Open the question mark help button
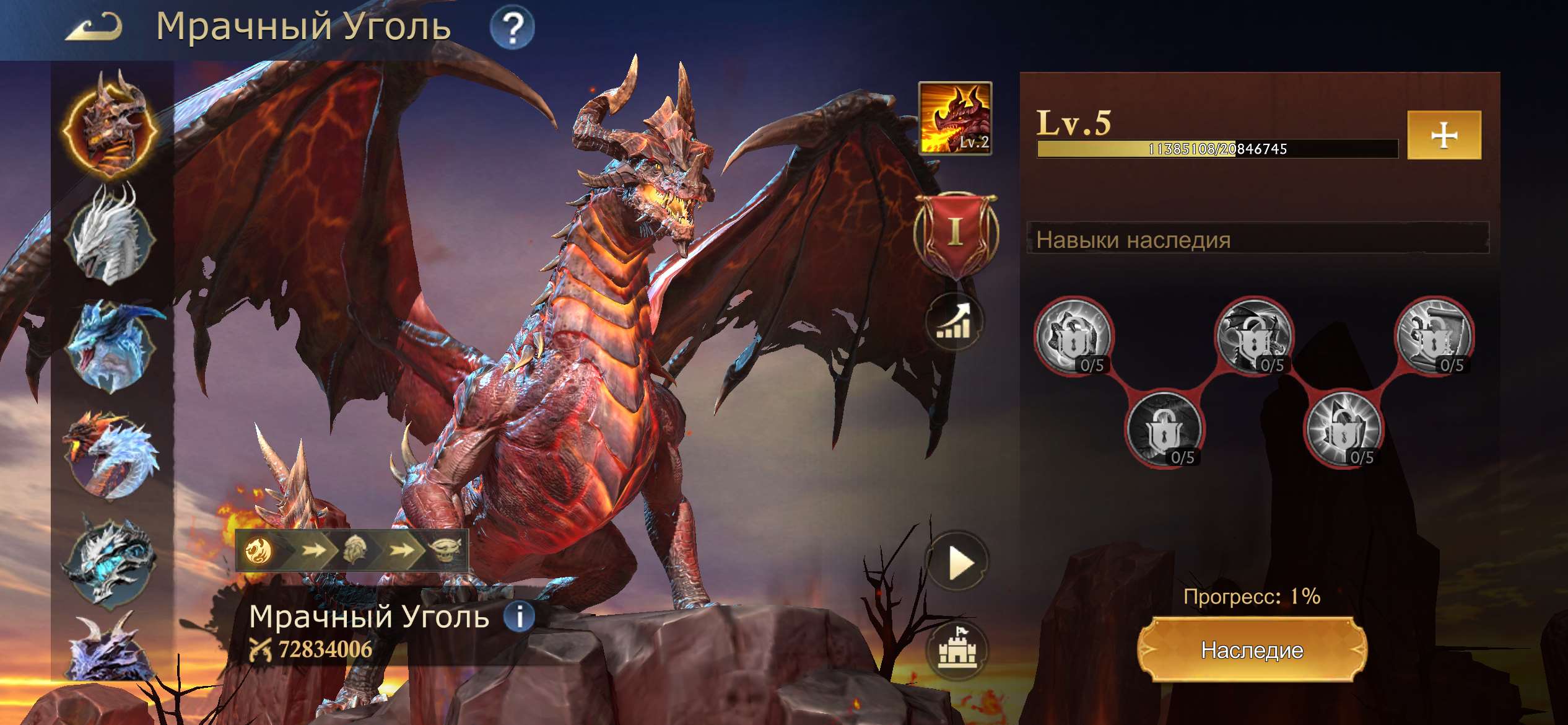The width and height of the screenshot is (1568, 725). tap(512, 28)
